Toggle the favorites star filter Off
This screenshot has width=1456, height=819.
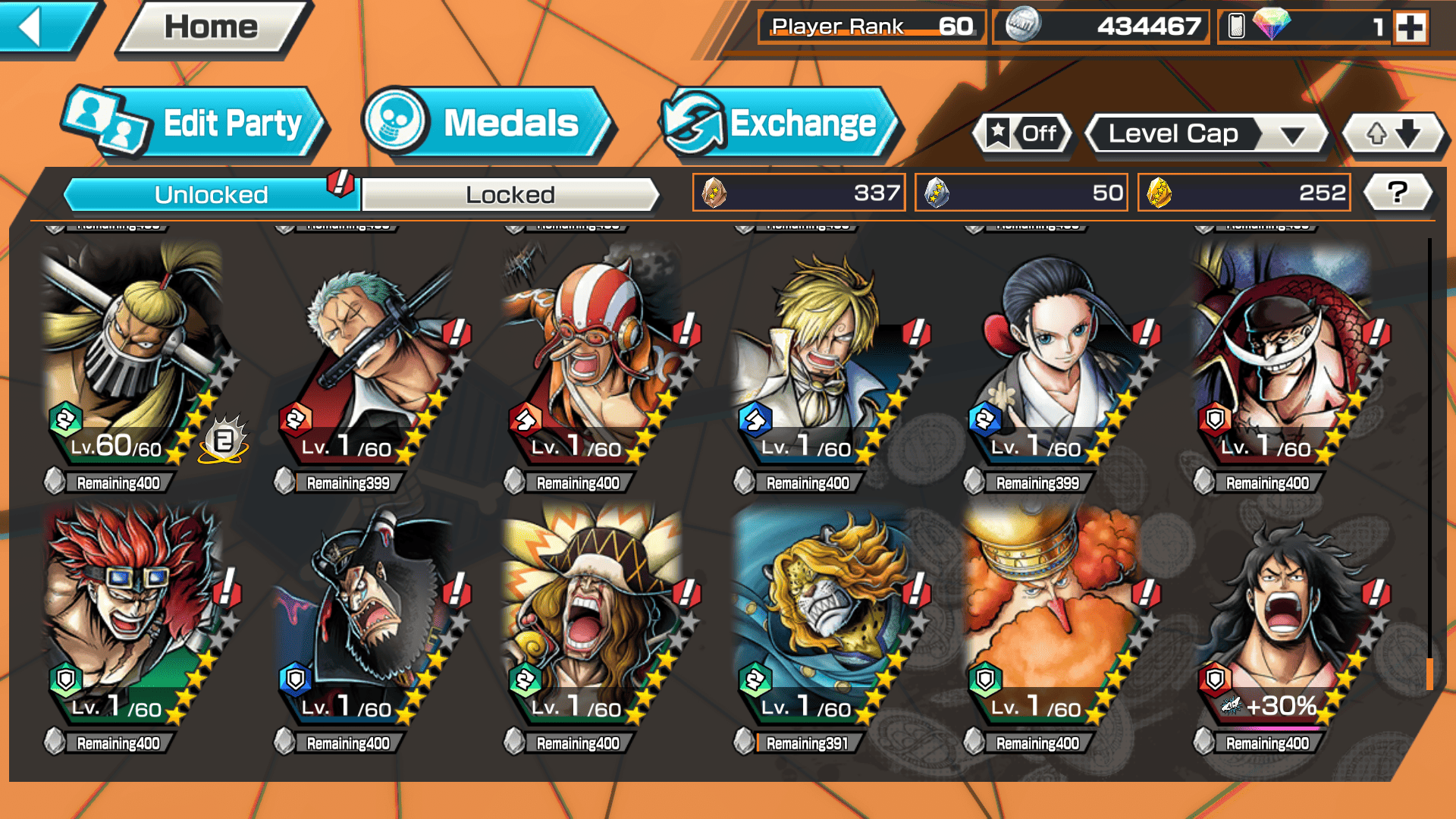point(1022,134)
